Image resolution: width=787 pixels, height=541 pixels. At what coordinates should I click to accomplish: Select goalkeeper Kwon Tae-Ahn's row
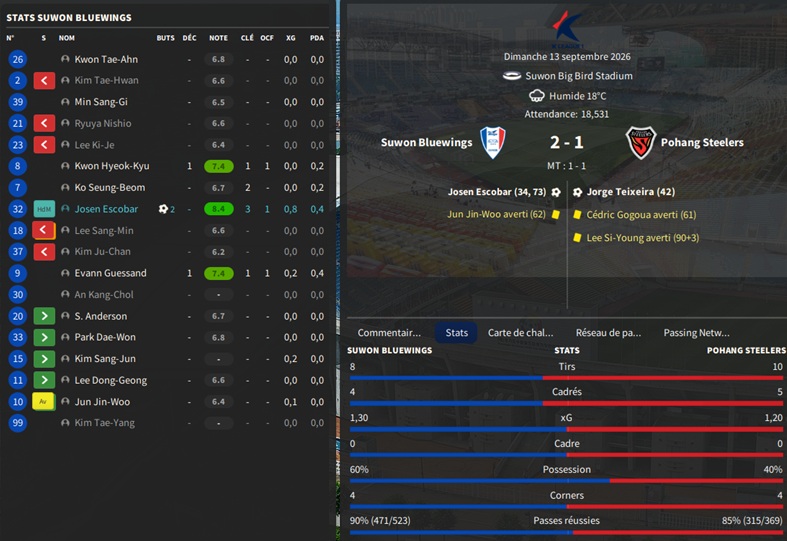106,59
